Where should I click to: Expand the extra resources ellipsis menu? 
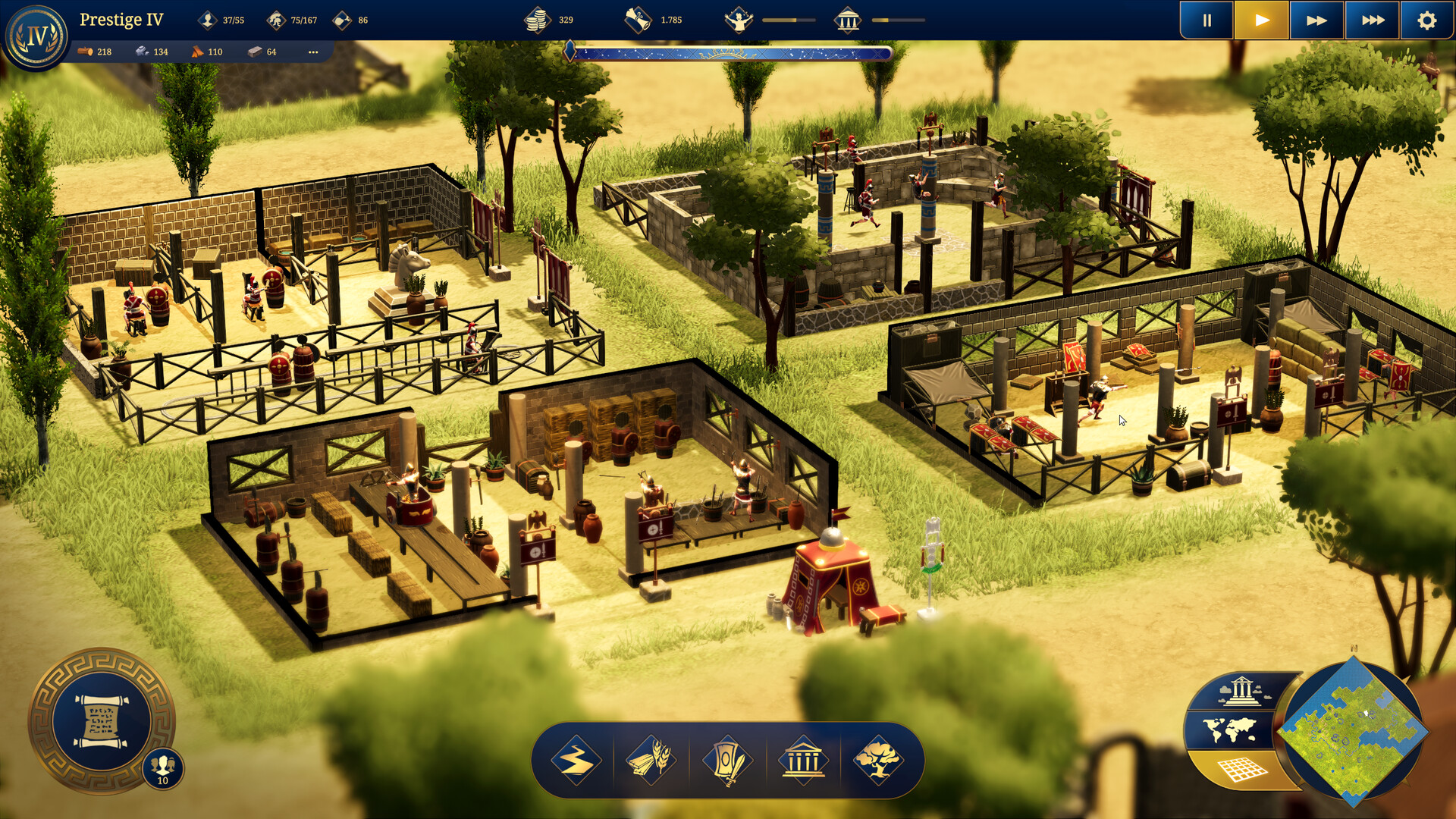tap(313, 52)
